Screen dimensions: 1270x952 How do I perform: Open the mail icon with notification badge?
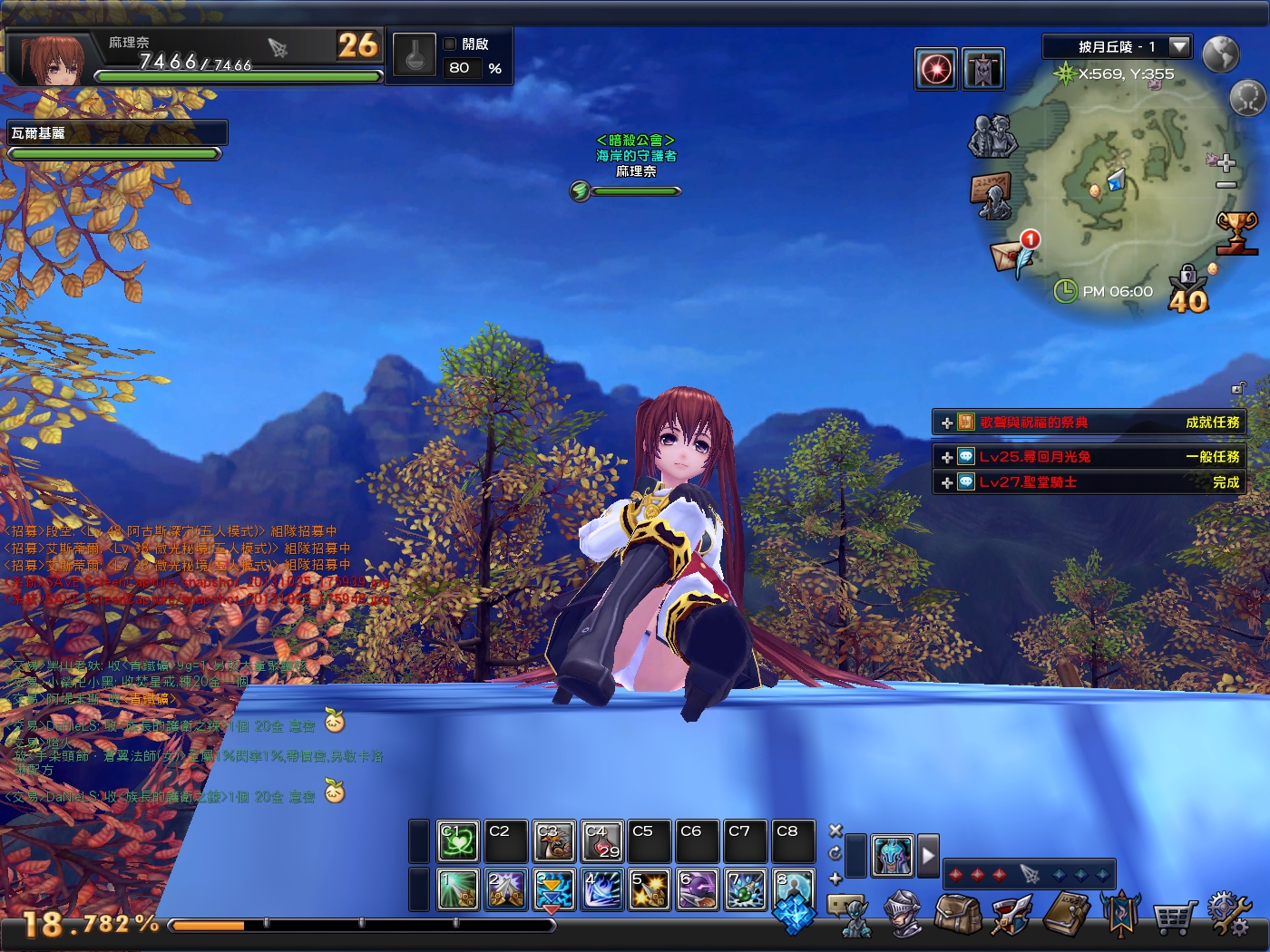click(x=1010, y=255)
